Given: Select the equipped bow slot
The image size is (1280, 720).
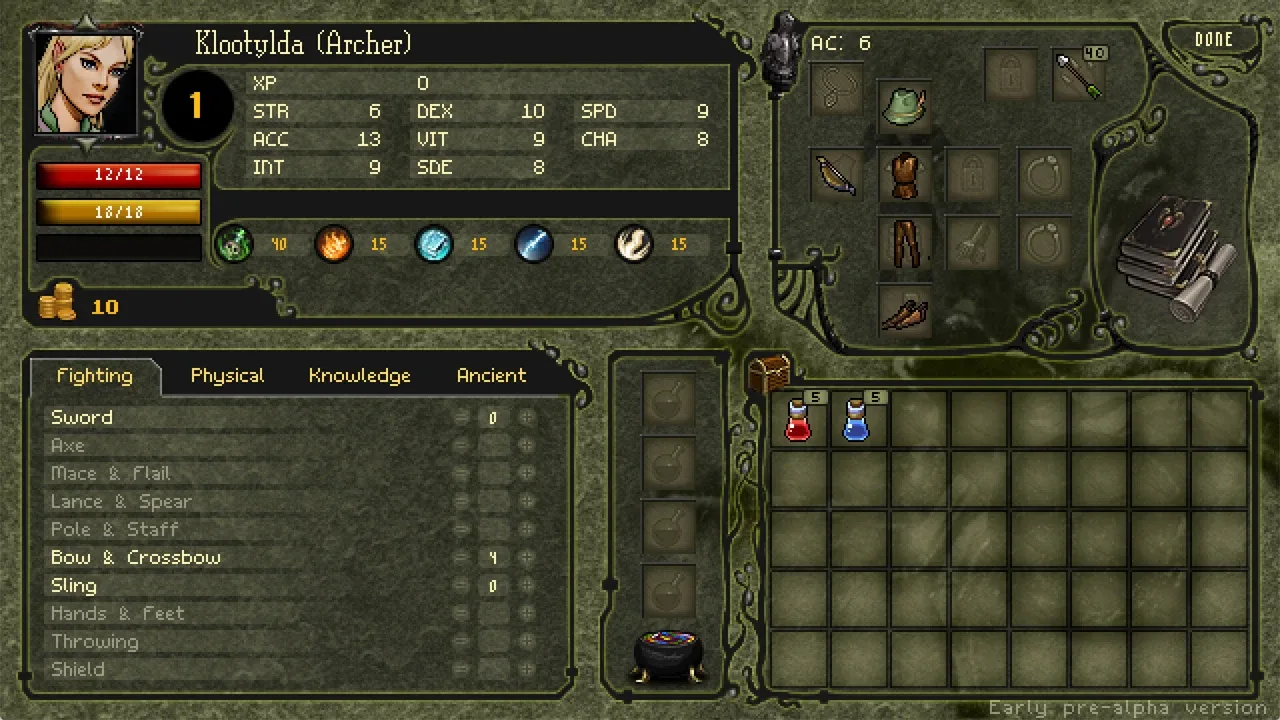Looking at the screenshot, I should pos(835,176).
